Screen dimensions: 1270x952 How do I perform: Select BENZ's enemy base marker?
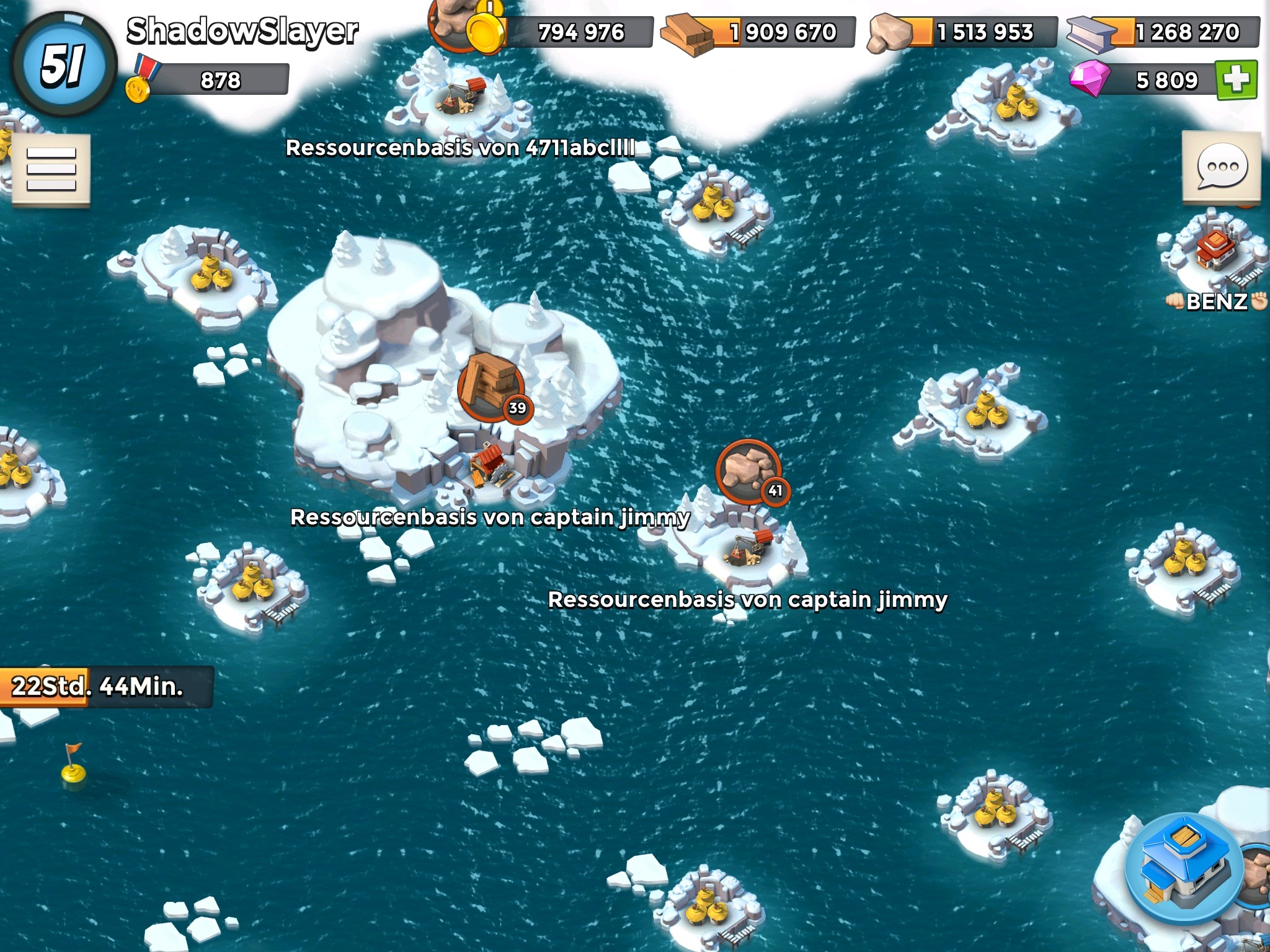coord(1217,252)
